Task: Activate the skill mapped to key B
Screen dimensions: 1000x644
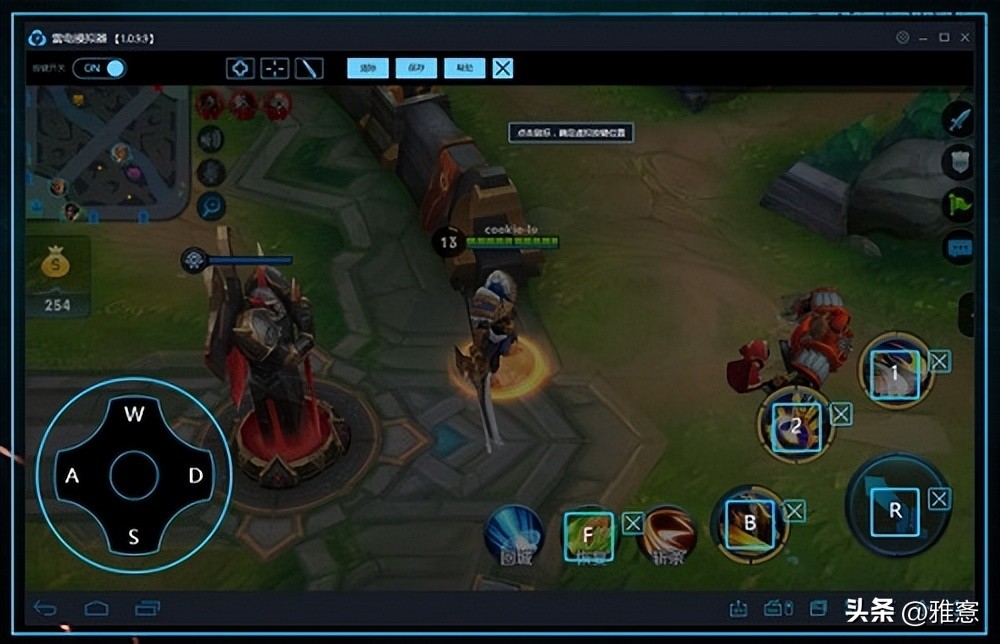Action: tap(749, 524)
